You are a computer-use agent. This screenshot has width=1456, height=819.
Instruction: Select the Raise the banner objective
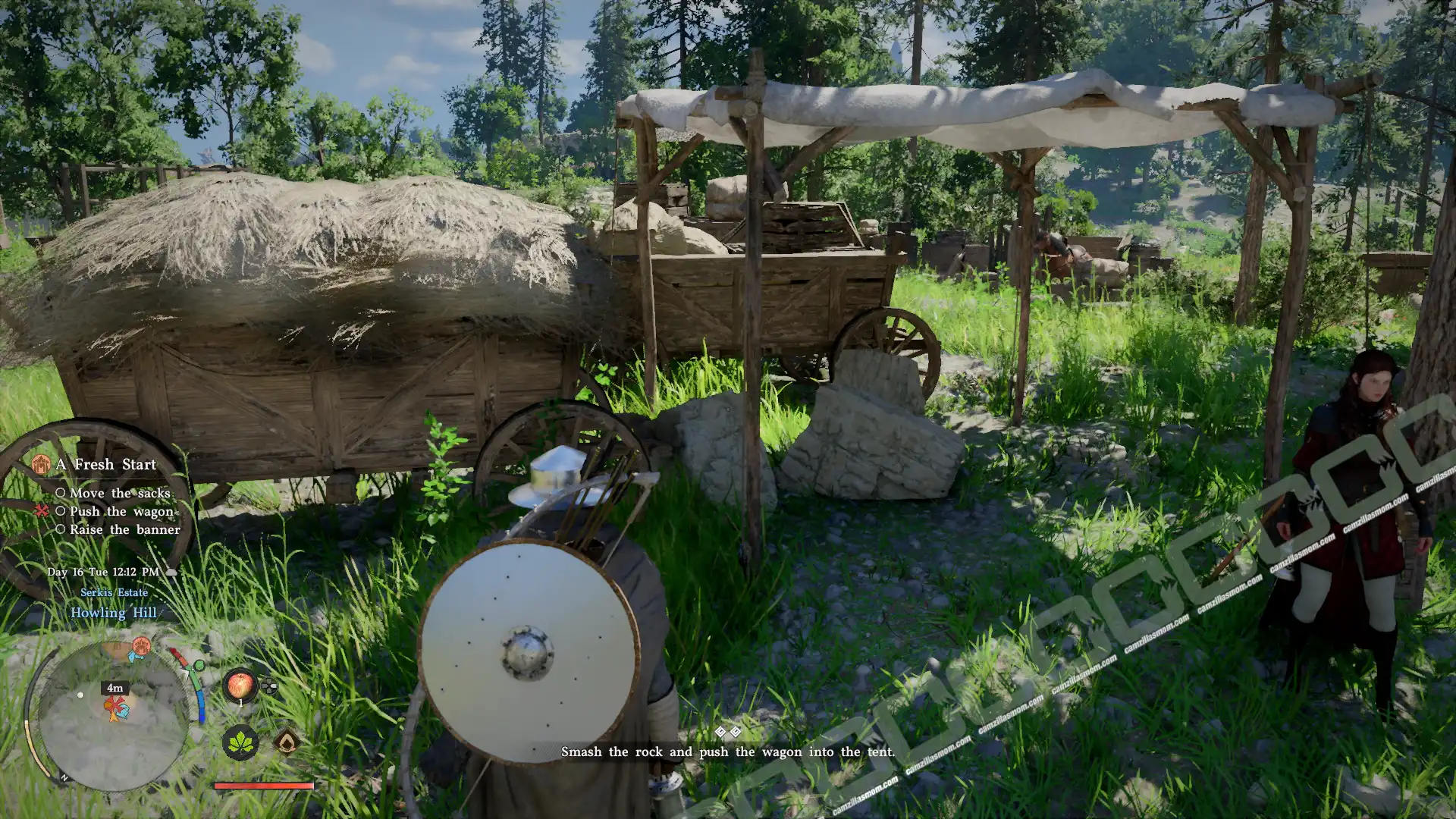124,529
